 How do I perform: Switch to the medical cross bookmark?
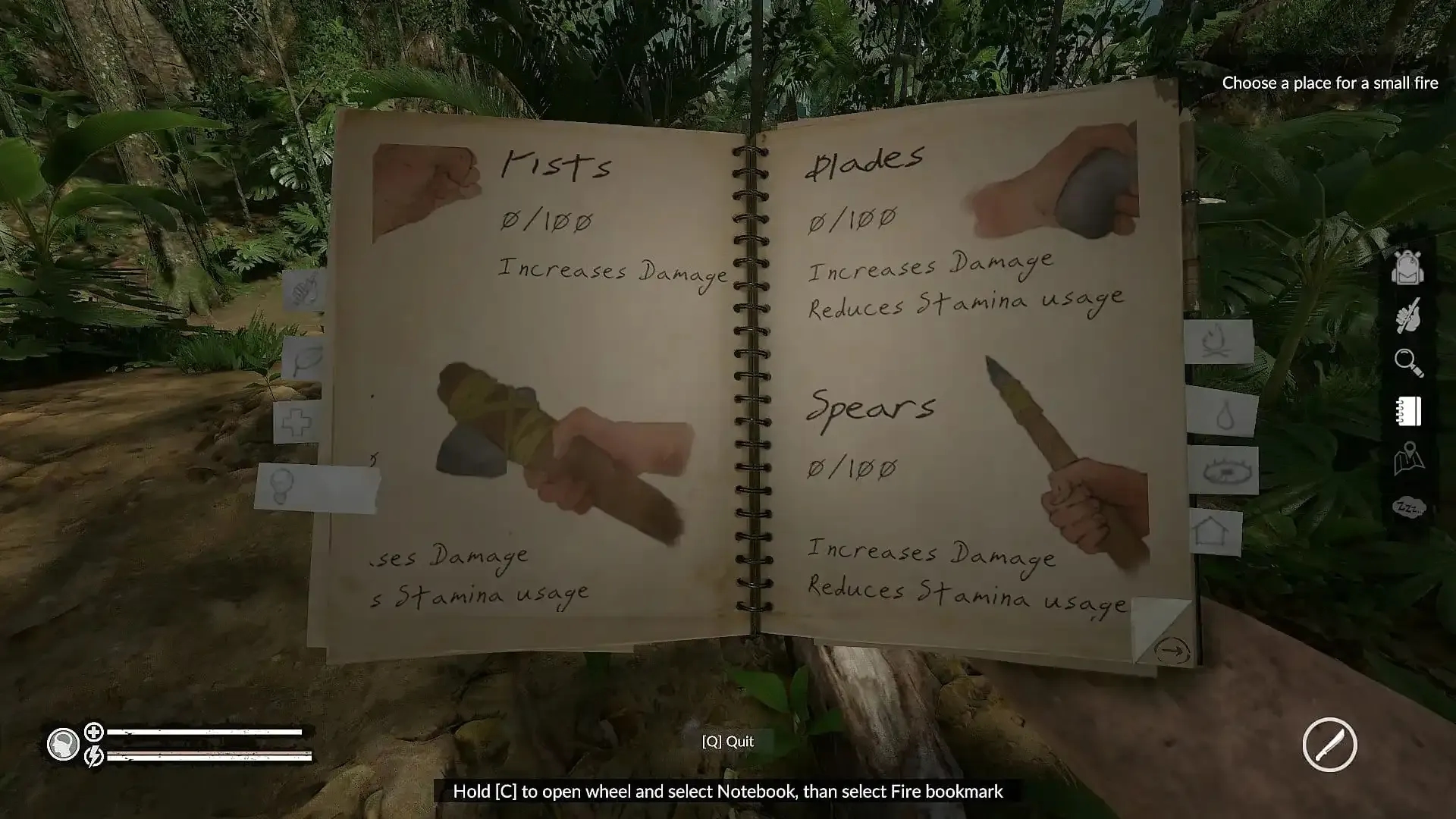click(x=297, y=422)
